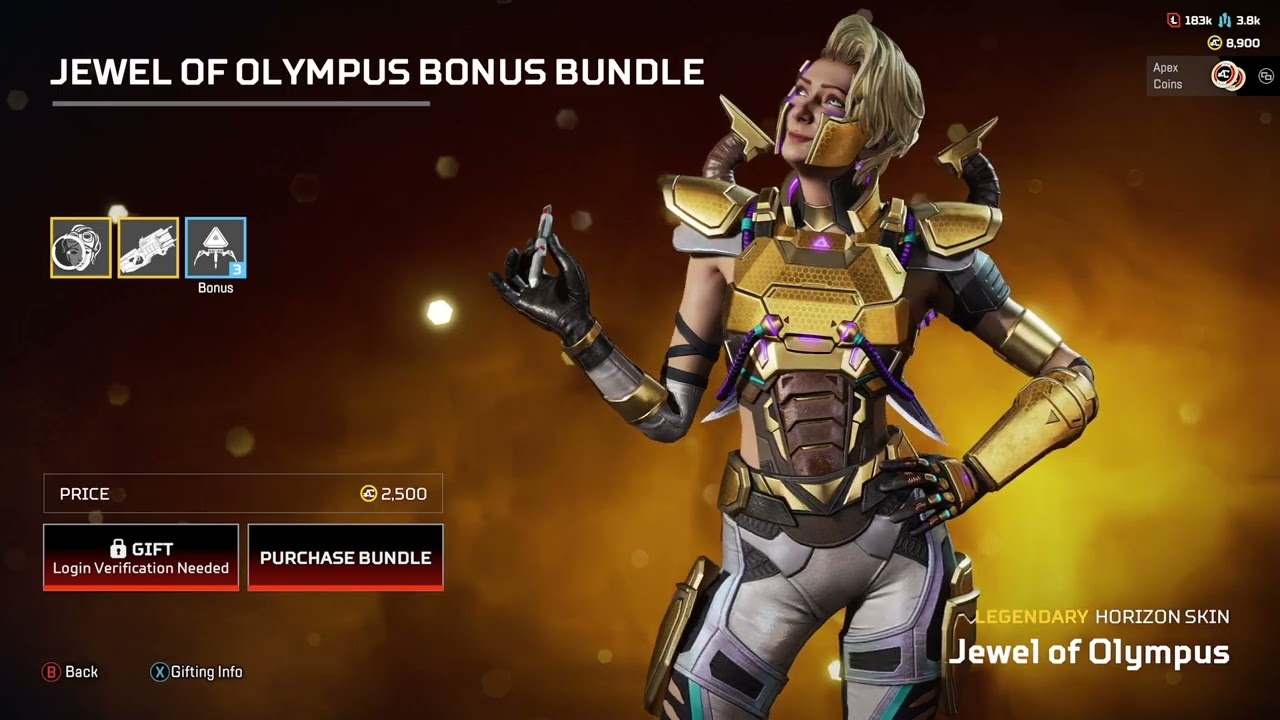The height and width of the screenshot is (720, 1280).
Task: Click the Legend Tokens currency icon
Action: tap(1173, 20)
